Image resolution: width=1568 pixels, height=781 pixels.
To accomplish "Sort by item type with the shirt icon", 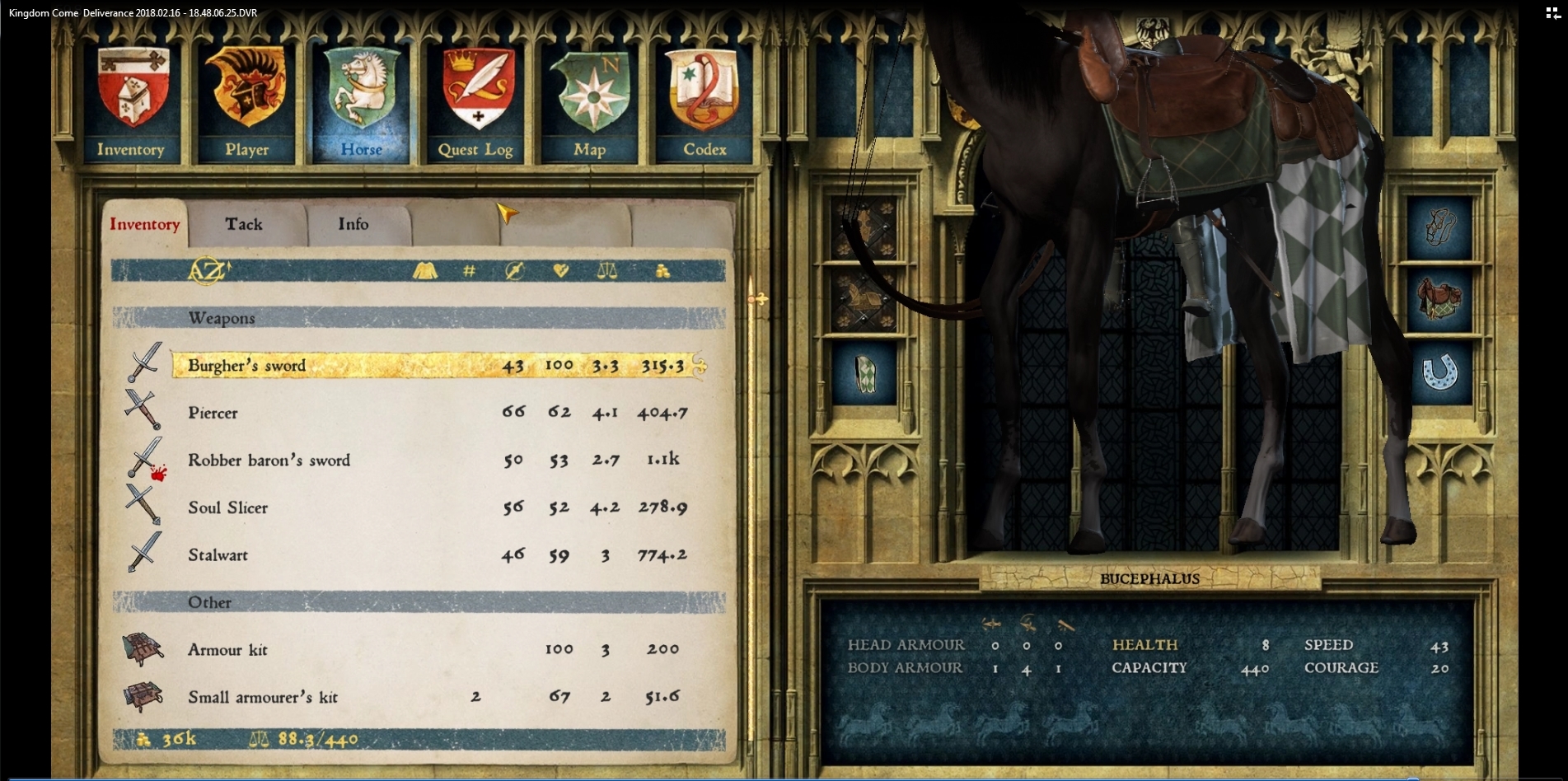I will (x=424, y=270).
